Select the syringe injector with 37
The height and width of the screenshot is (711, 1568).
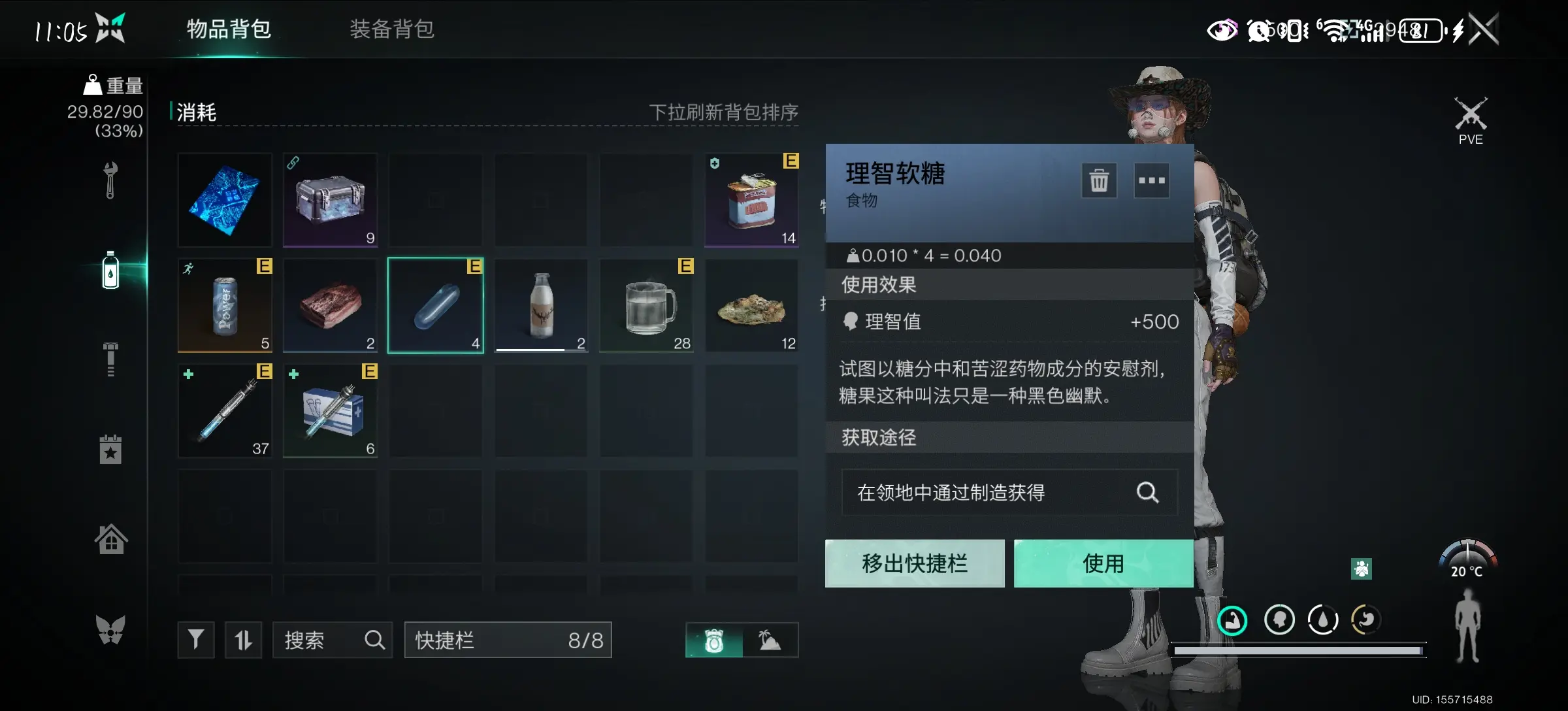(225, 410)
